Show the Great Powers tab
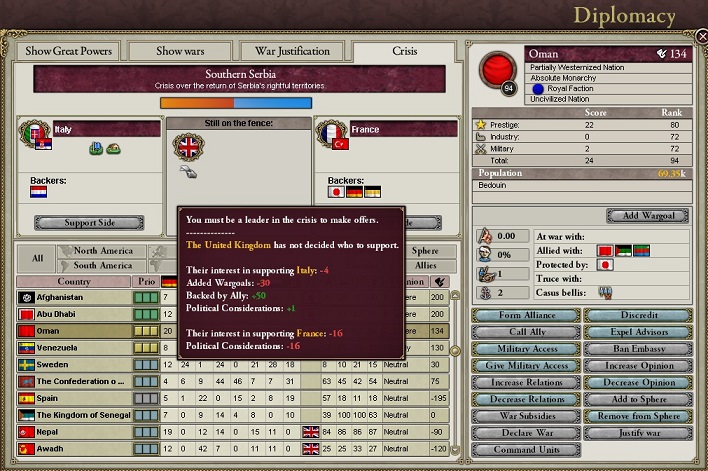This screenshot has height=471, width=708. click(x=68, y=51)
